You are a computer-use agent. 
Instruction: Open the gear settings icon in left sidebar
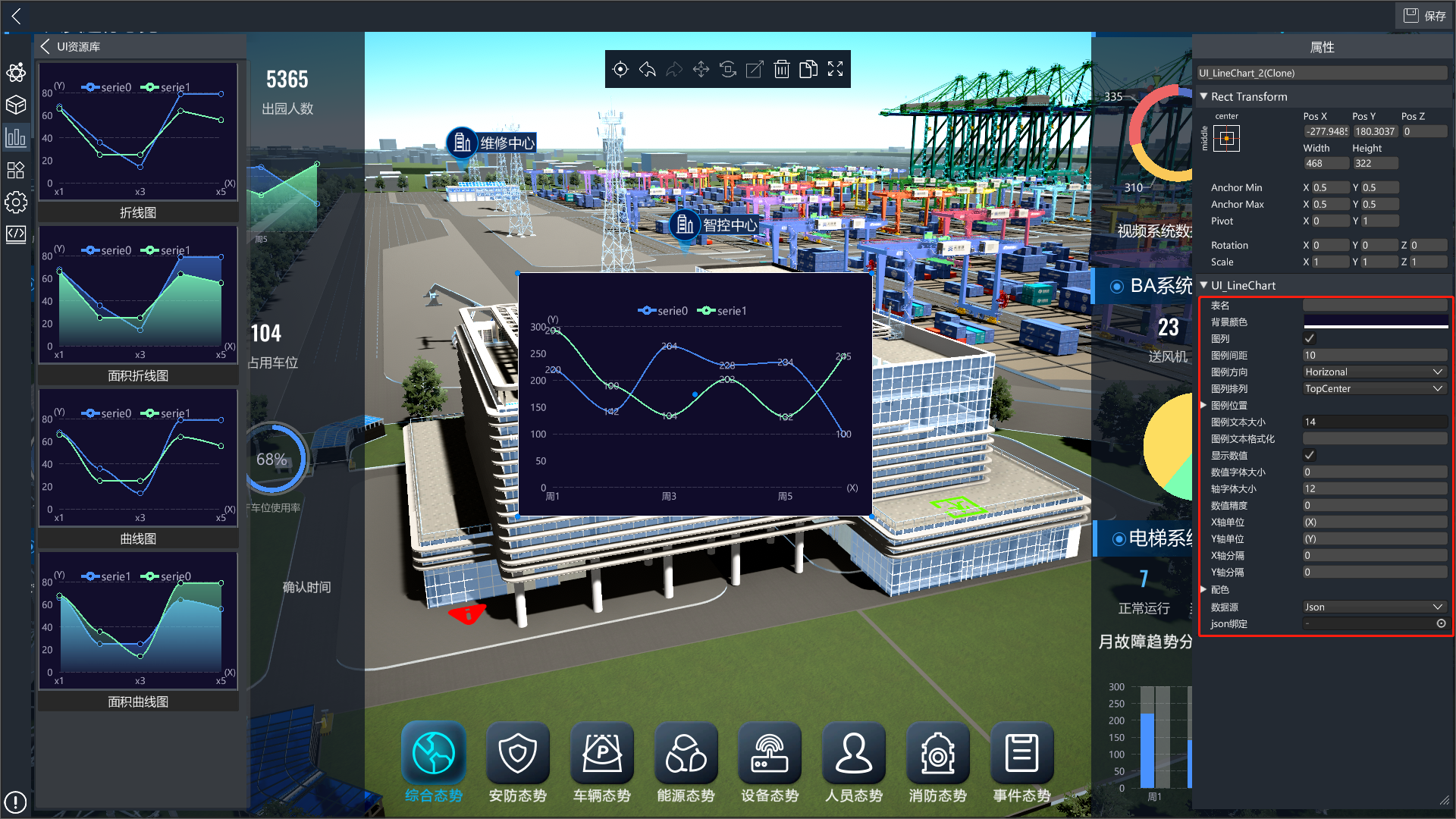pyautogui.click(x=16, y=202)
